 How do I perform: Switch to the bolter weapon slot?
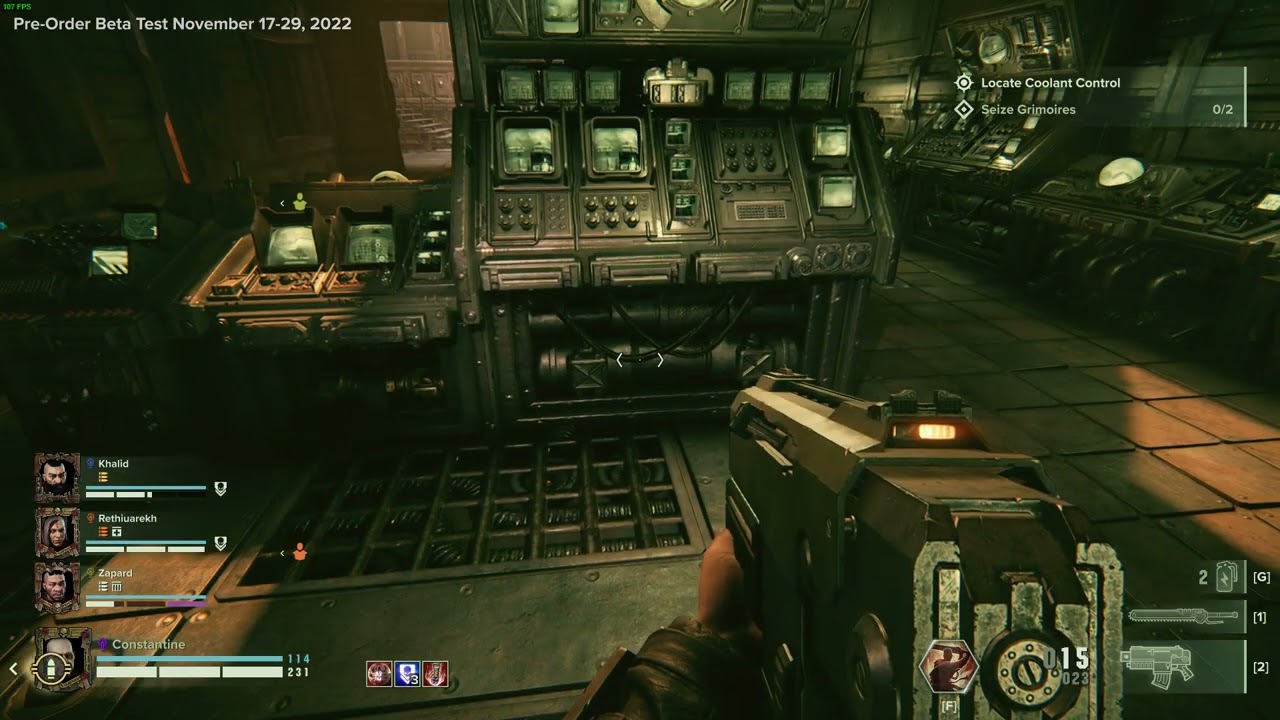pos(1185,667)
